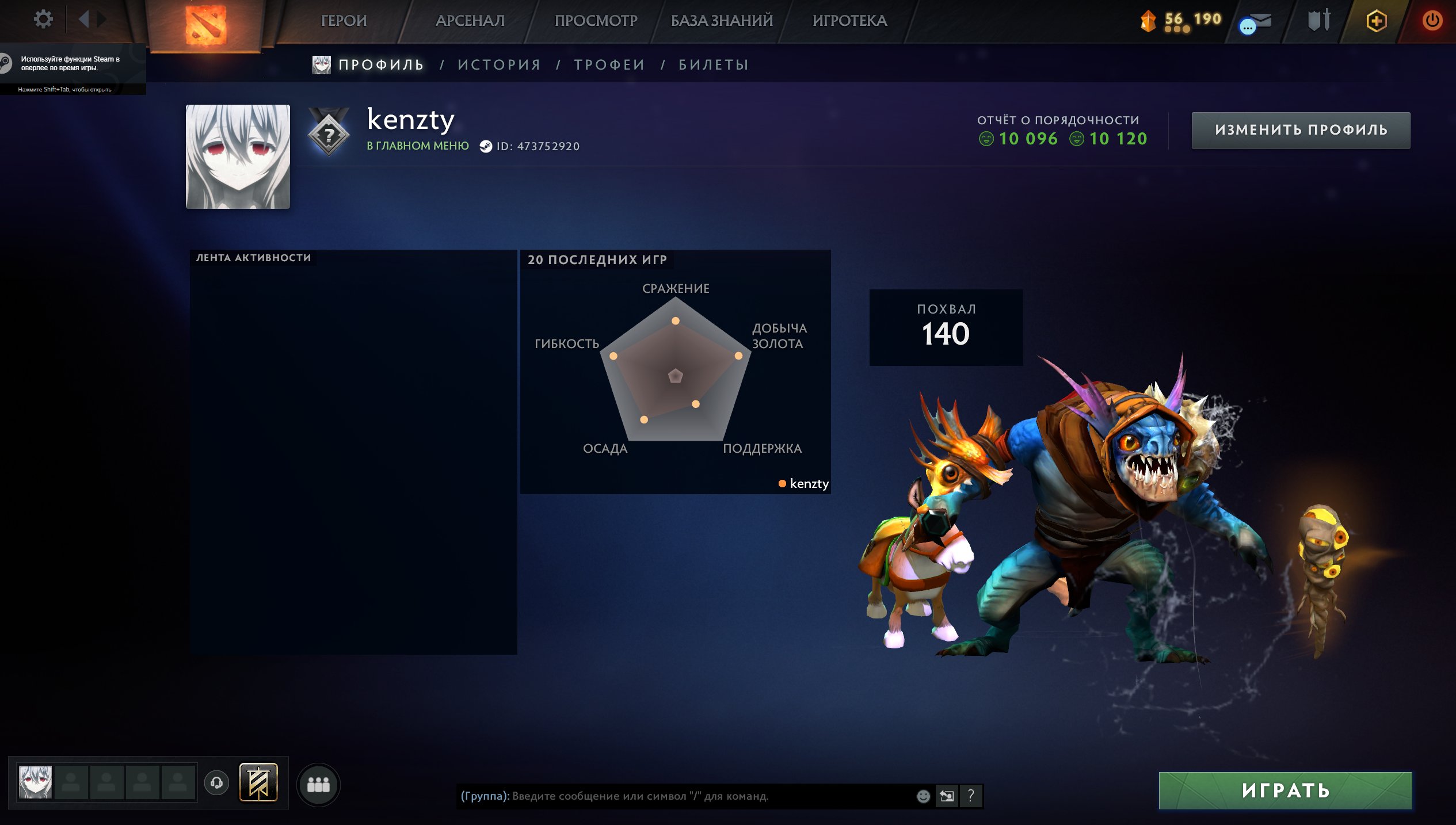Screen dimensions: 1456x825
Task: Open the БАЗА ЗНАНИЙ learn menu
Action: click(722, 21)
